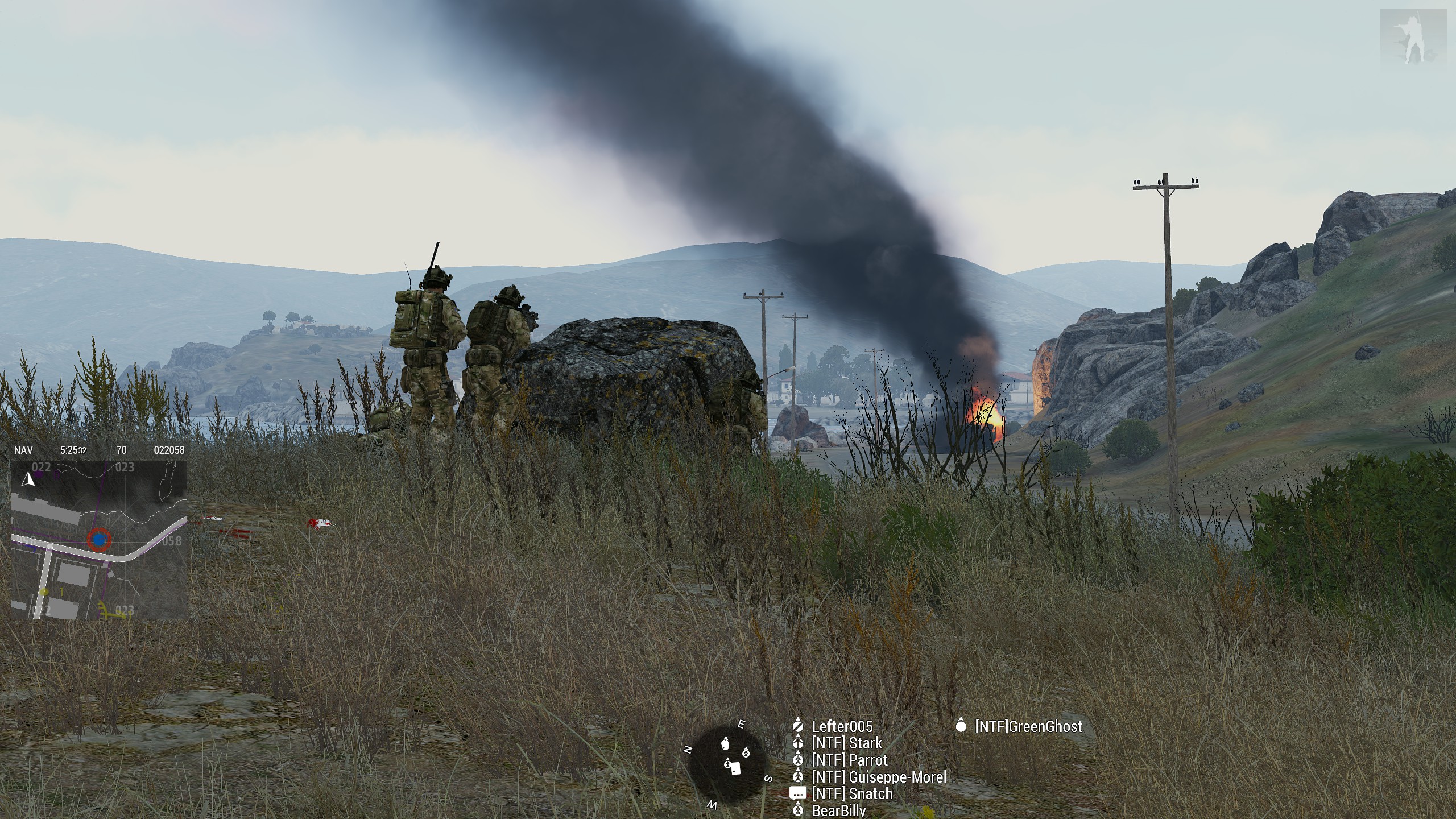
Task: Pick [NTF] Guiseppe-Morel in squad list
Action: tap(879, 777)
